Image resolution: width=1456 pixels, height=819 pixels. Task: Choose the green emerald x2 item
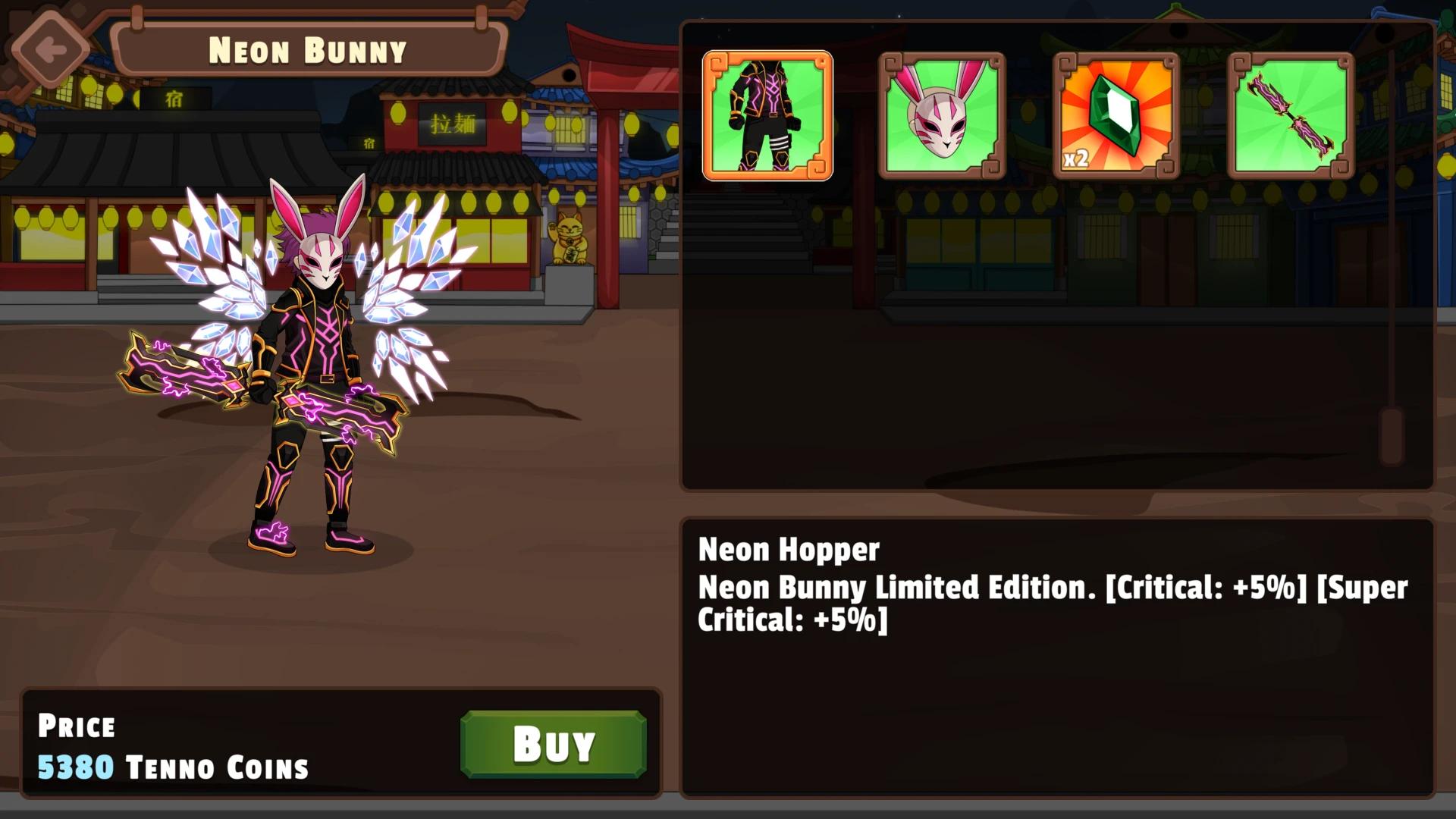tap(1116, 116)
